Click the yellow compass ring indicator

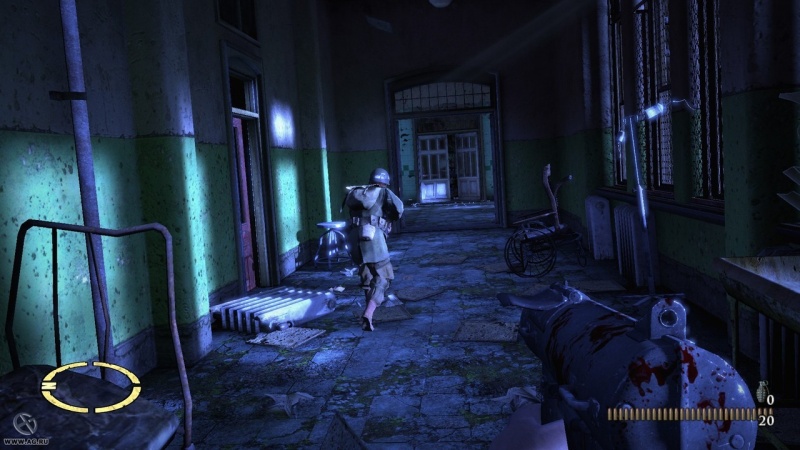pos(90,388)
